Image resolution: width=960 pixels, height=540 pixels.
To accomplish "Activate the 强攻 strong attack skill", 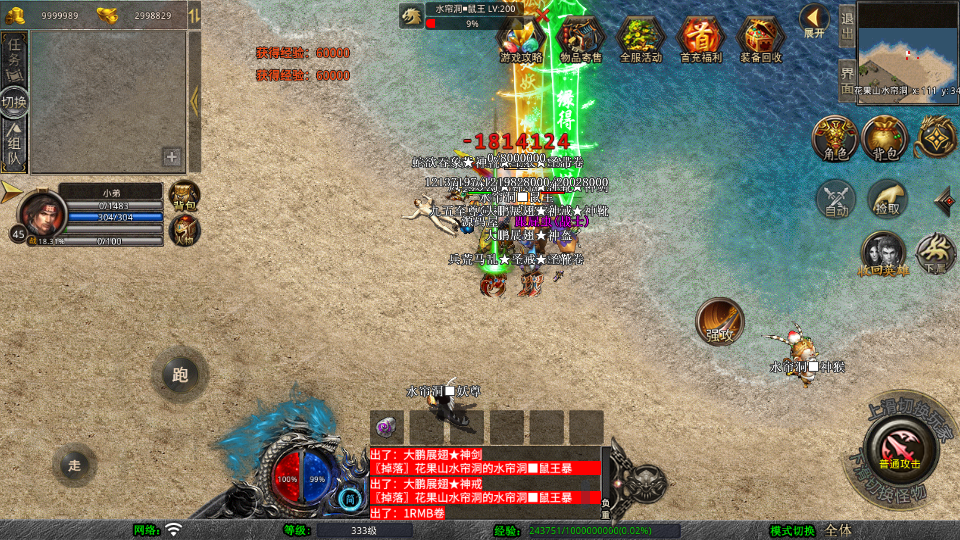I will pyautogui.click(x=720, y=322).
